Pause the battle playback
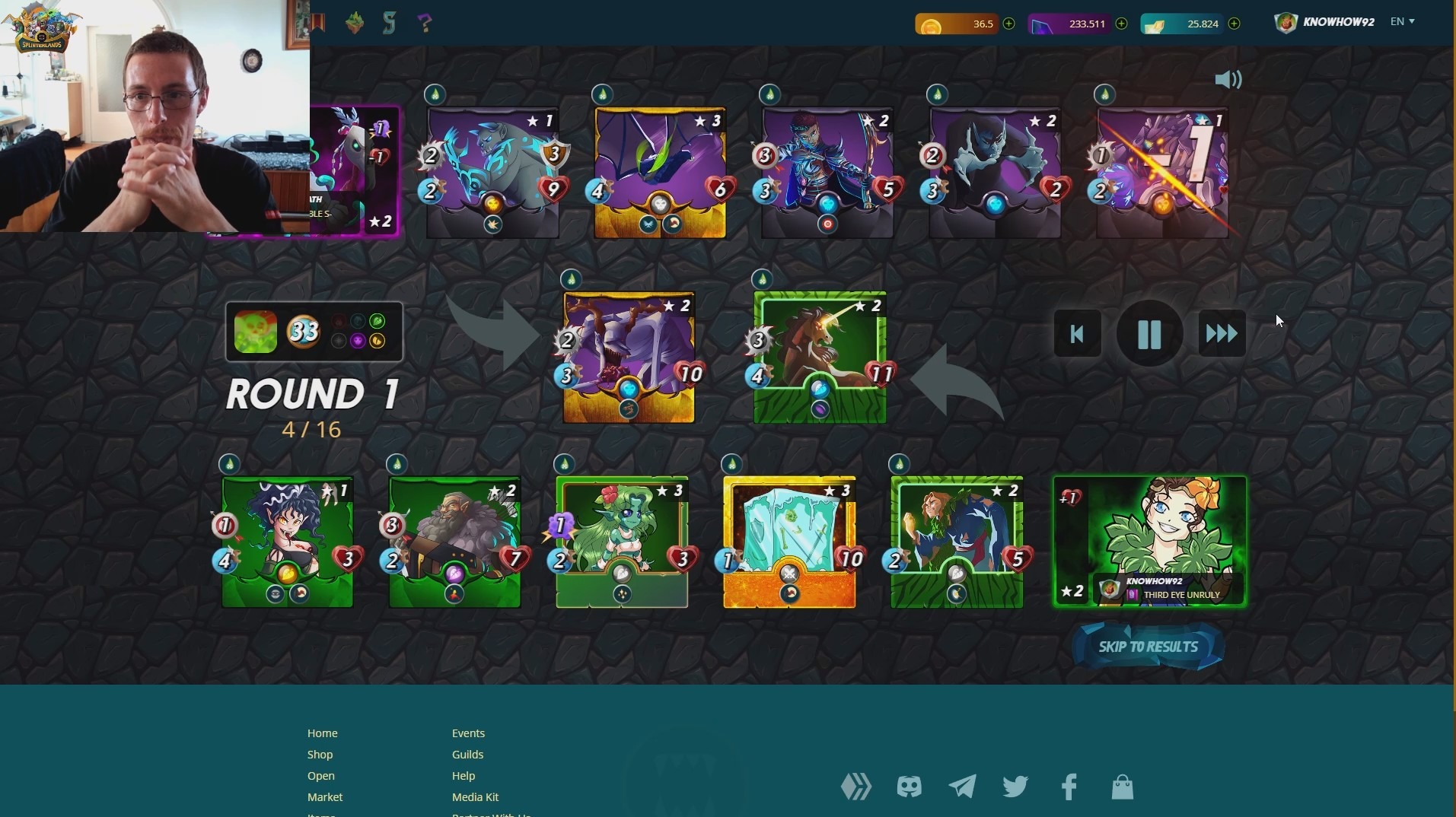The width and height of the screenshot is (1456, 817). (1149, 332)
